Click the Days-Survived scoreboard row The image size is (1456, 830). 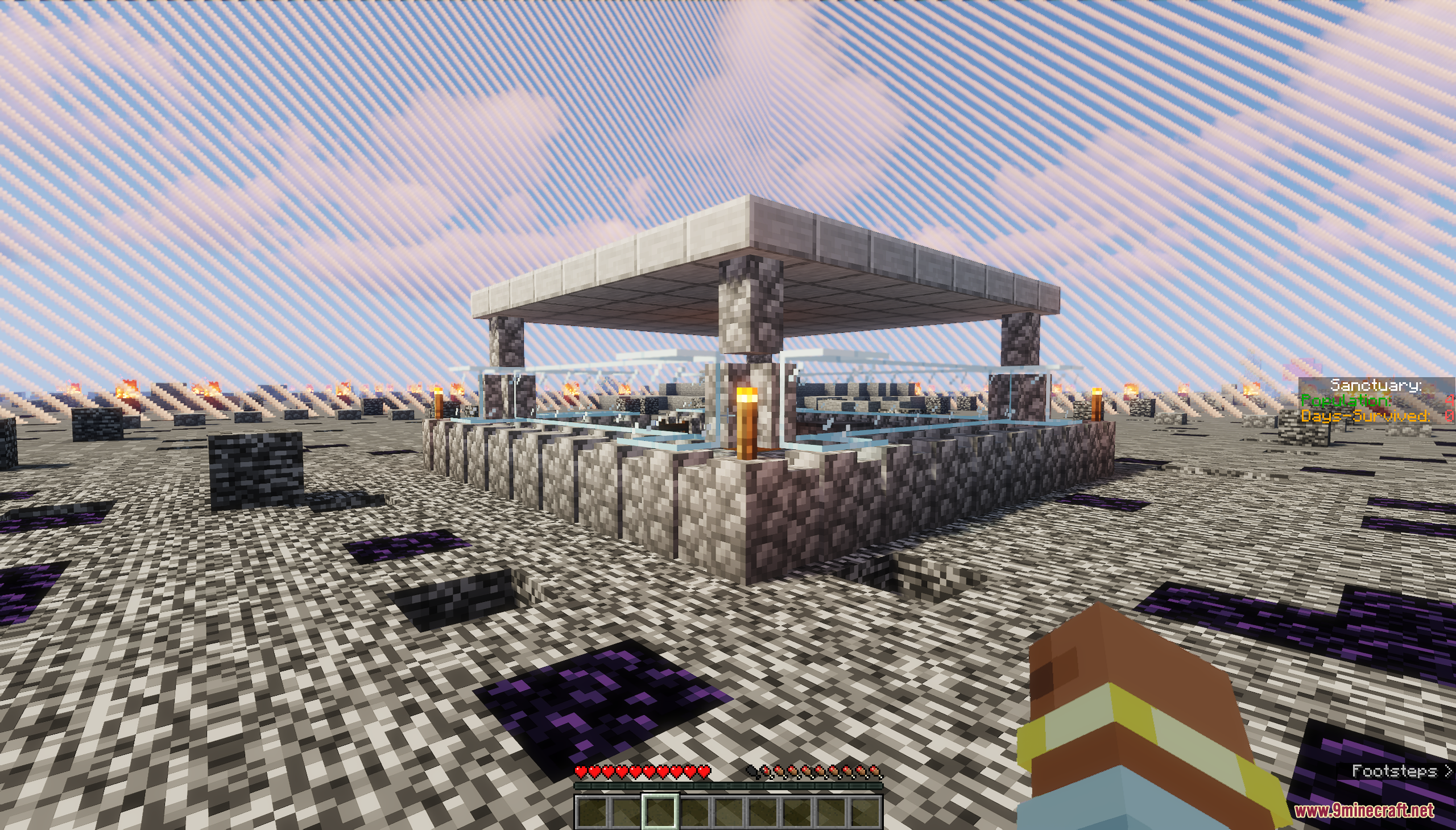click(1367, 417)
